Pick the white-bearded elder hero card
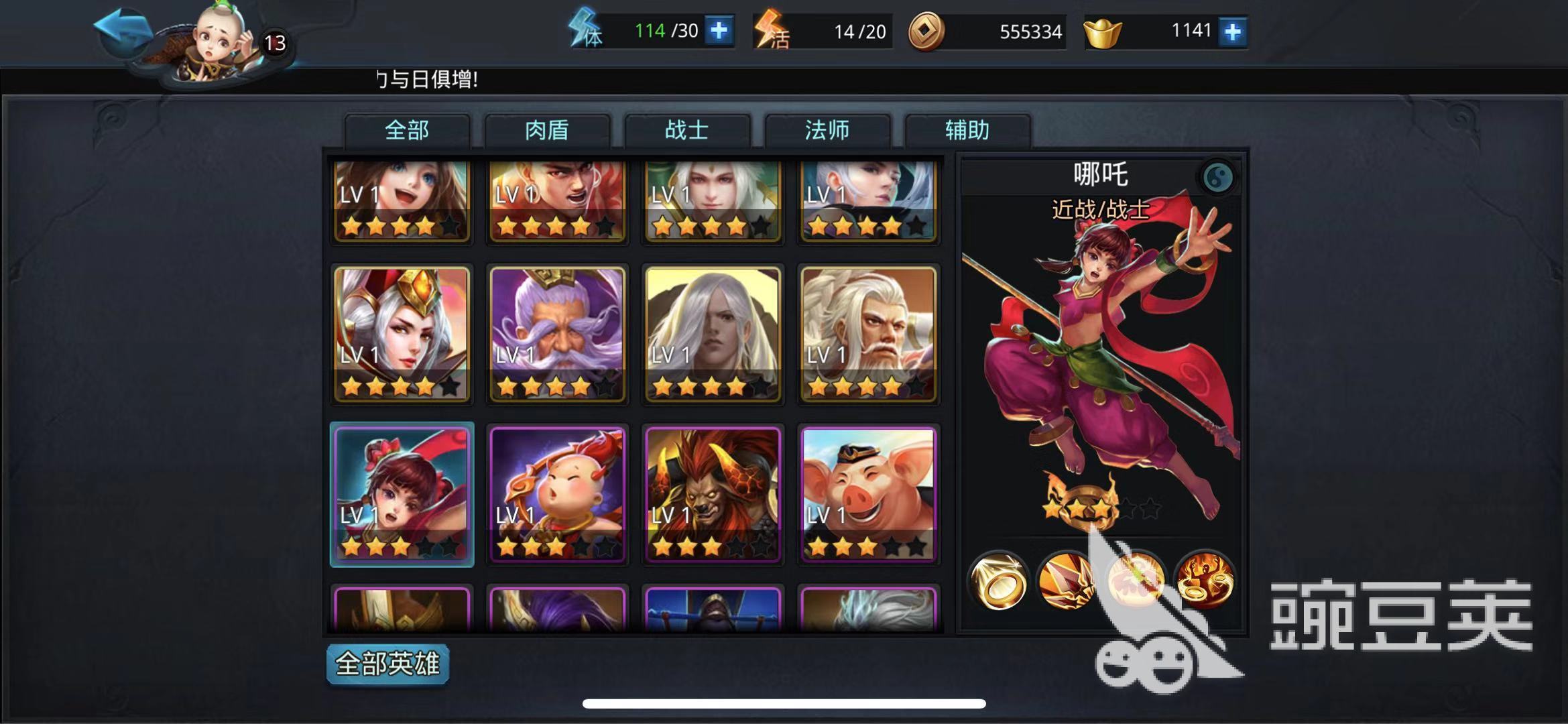1568x724 pixels. 868,334
